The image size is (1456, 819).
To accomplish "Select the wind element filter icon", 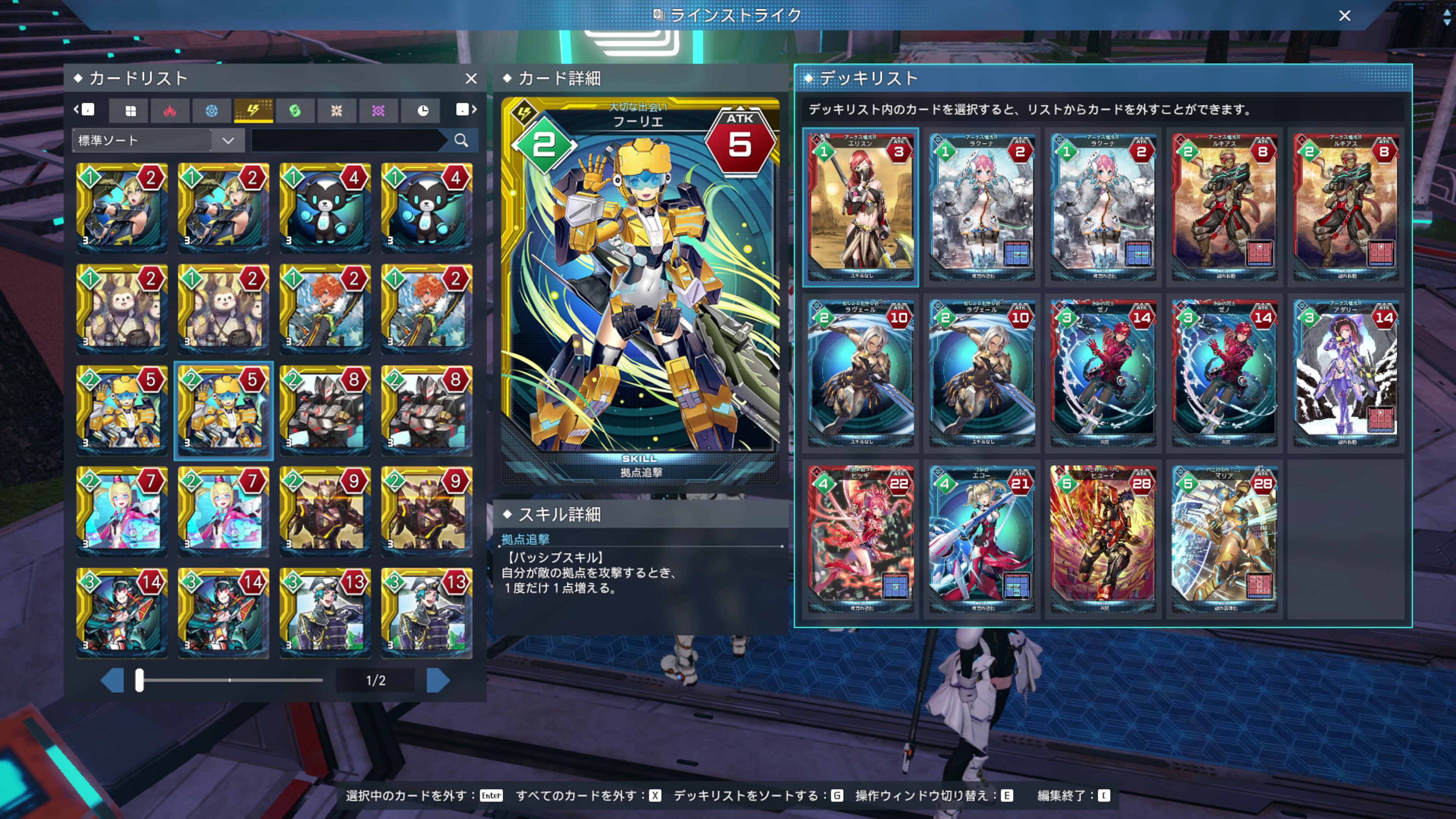I will point(295,110).
